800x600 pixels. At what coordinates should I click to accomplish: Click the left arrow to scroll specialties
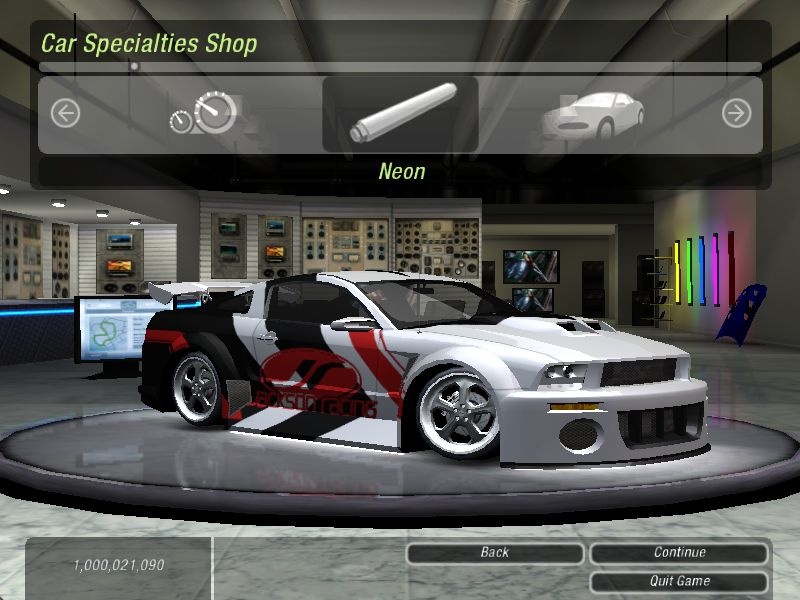coord(65,114)
